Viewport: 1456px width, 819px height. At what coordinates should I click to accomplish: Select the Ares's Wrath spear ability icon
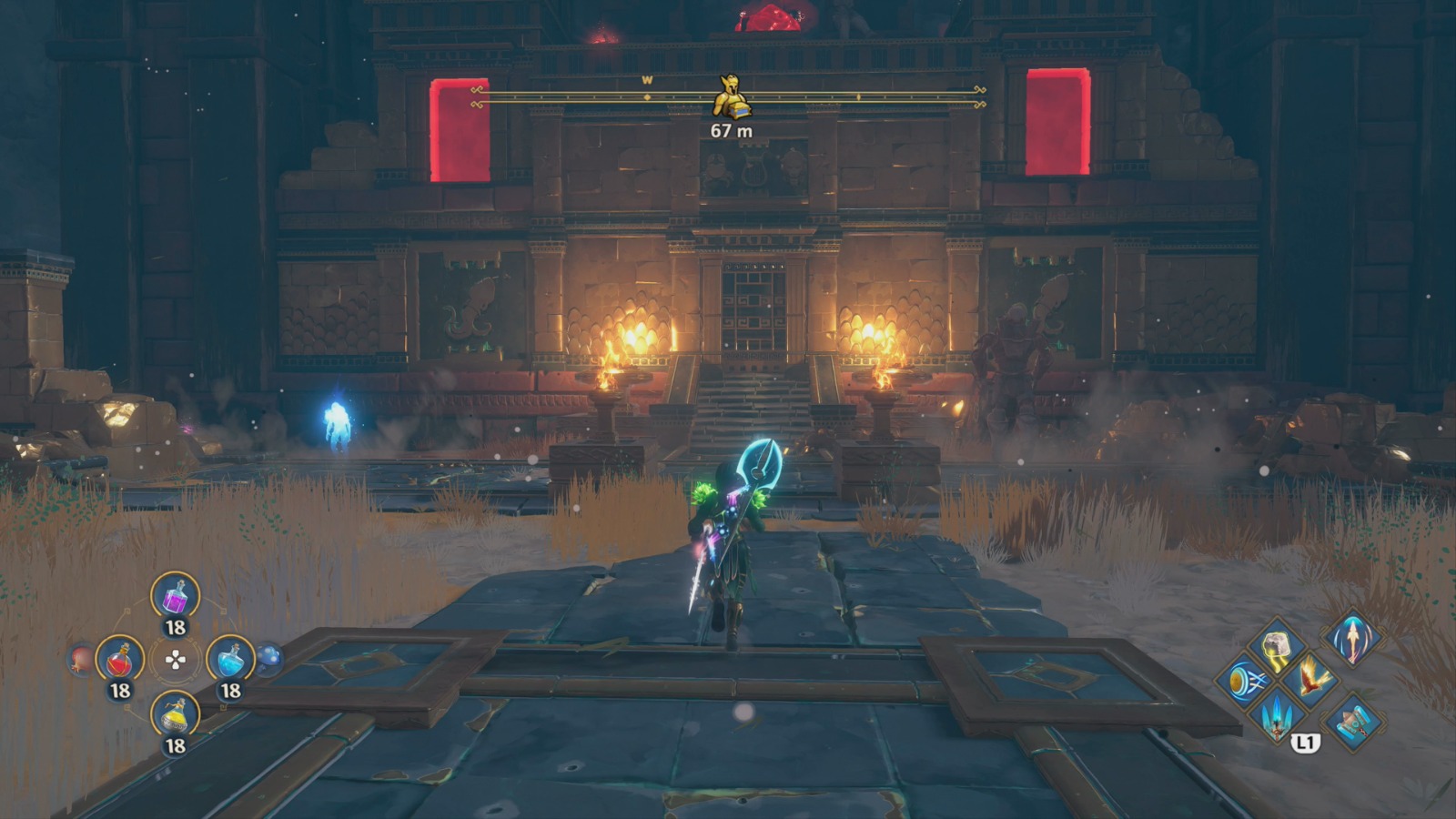pyautogui.click(x=1352, y=642)
